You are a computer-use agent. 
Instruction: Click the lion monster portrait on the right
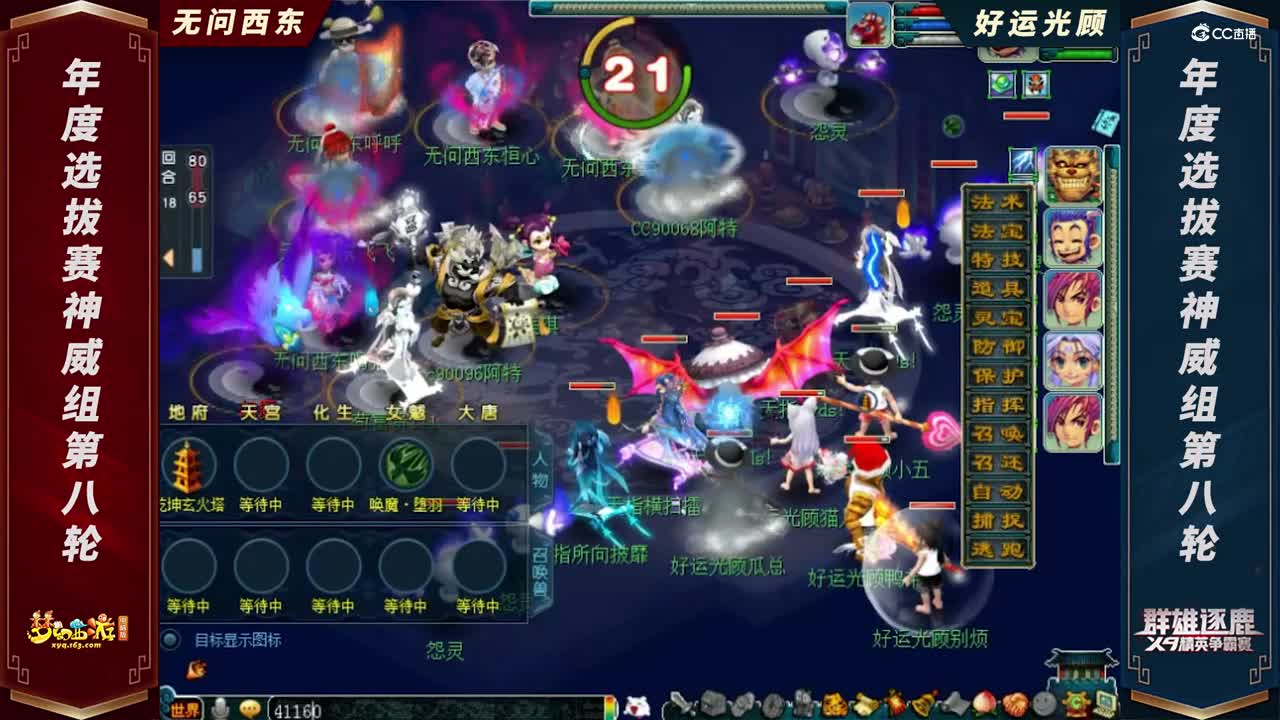pyautogui.click(x=1073, y=173)
